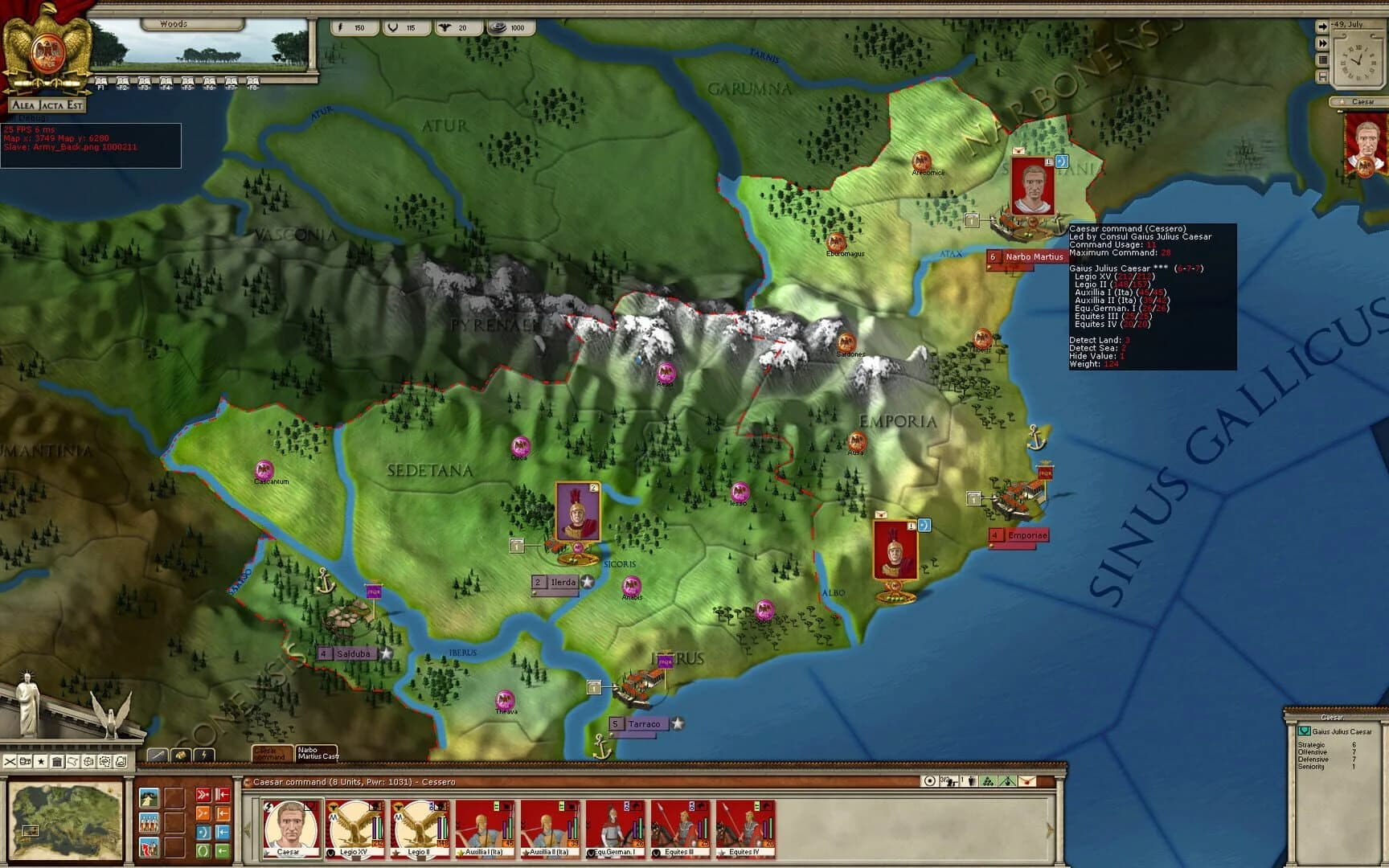
Task: End the turn with the arrow button
Action: click(1322, 27)
